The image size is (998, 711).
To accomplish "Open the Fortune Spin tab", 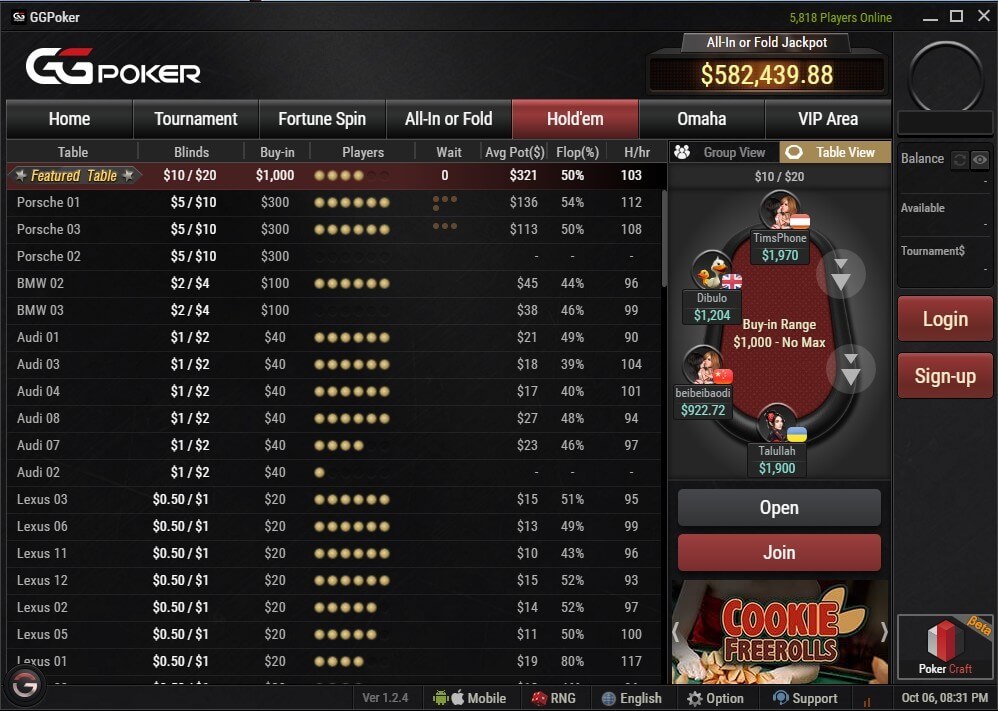I will point(322,119).
